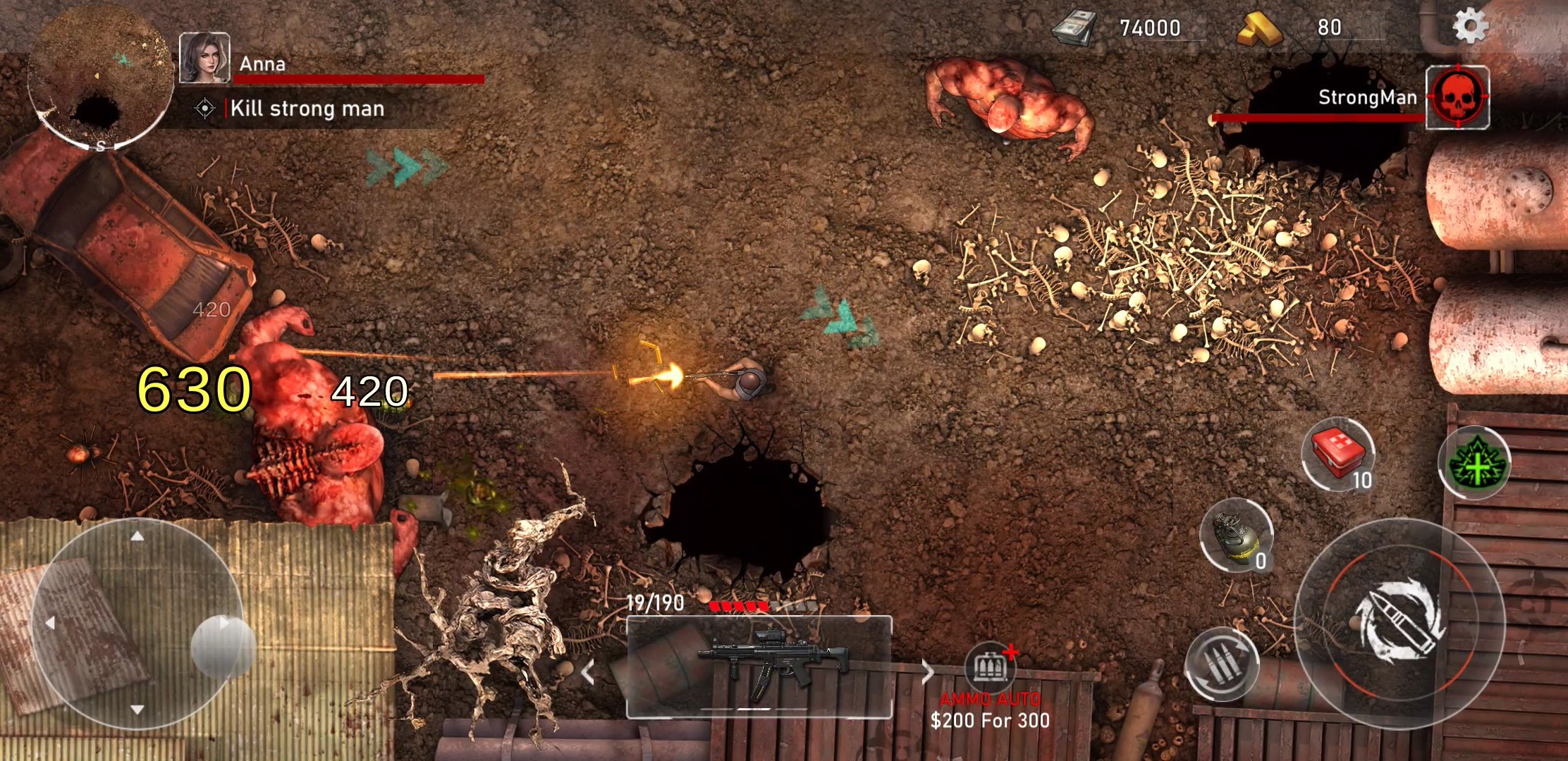Tap Anna's character portrait
1568x761 pixels.
coord(204,58)
